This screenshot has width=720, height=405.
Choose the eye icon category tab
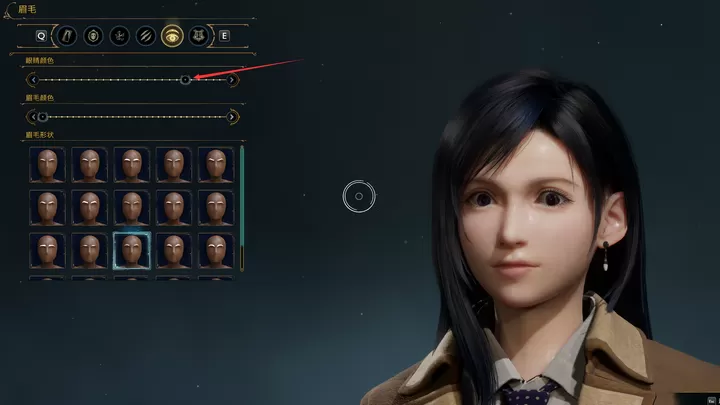click(x=171, y=36)
